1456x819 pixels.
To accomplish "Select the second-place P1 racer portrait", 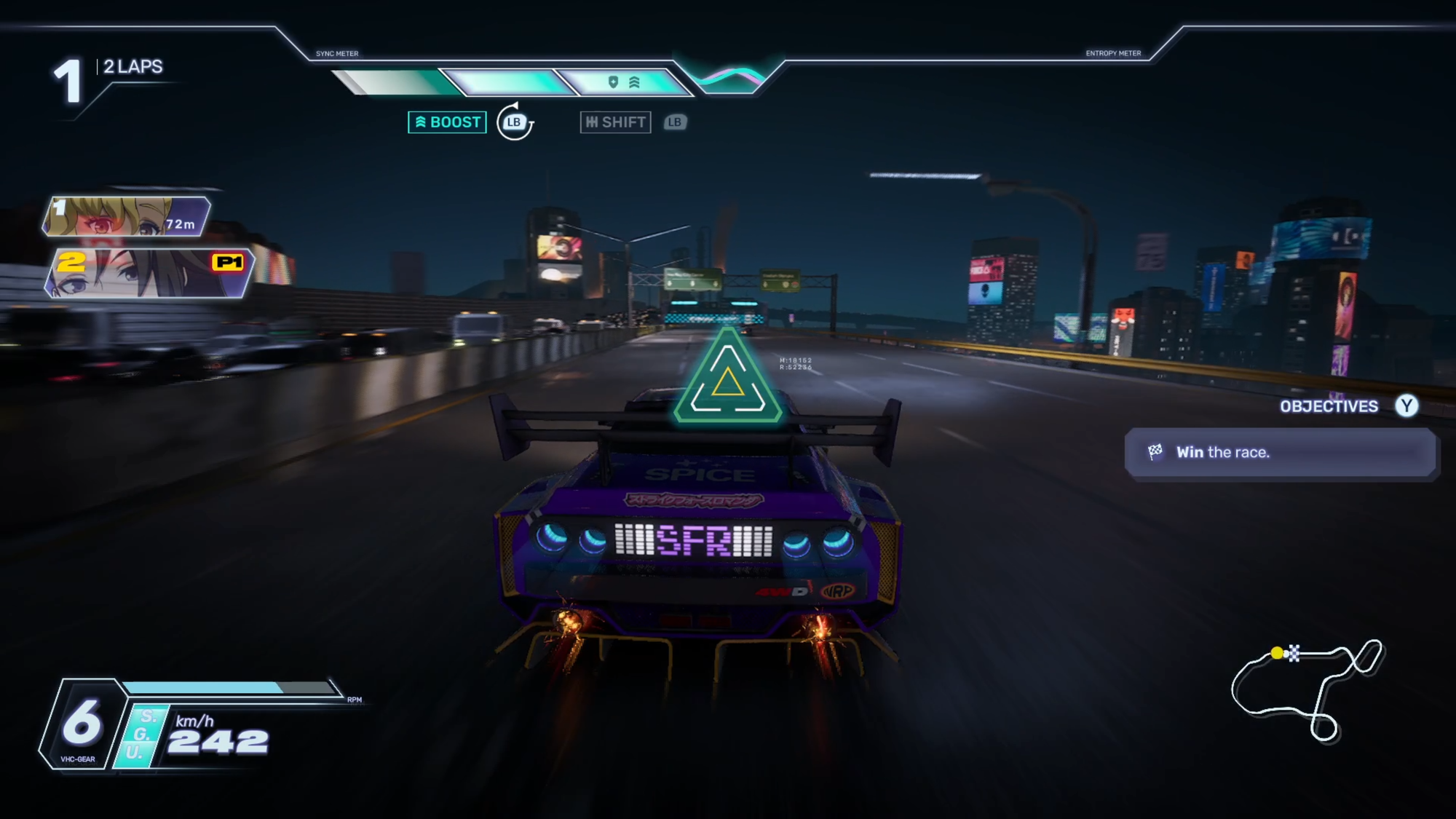I will 149,273.
